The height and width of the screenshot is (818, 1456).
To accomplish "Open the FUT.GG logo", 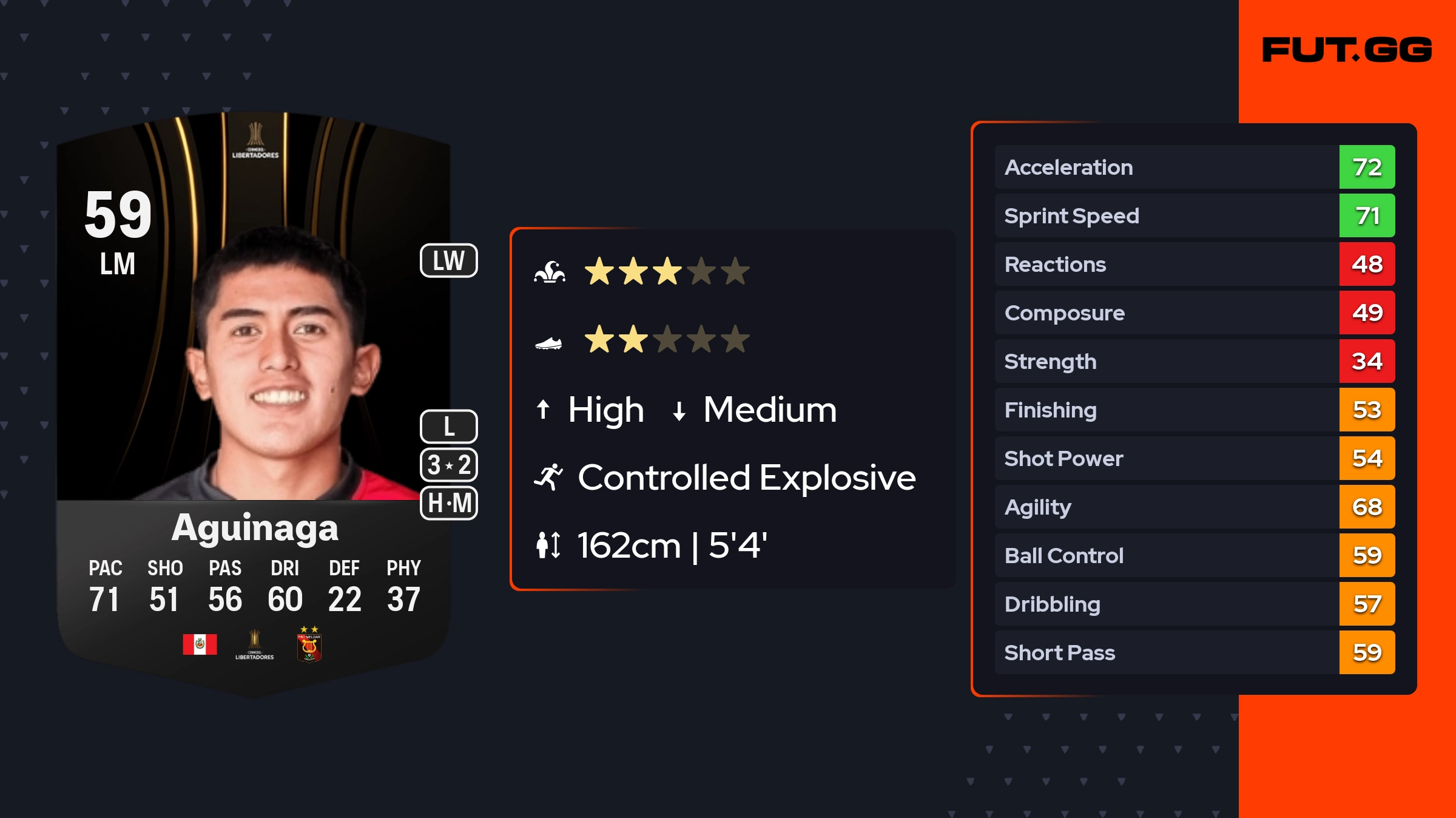I will pyautogui.click(x=1347, y=50).
